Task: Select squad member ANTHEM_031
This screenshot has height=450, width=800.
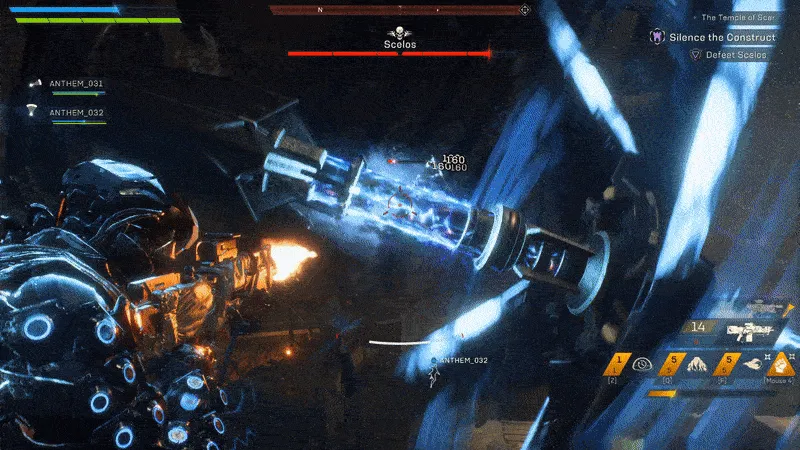Action: 75,84
